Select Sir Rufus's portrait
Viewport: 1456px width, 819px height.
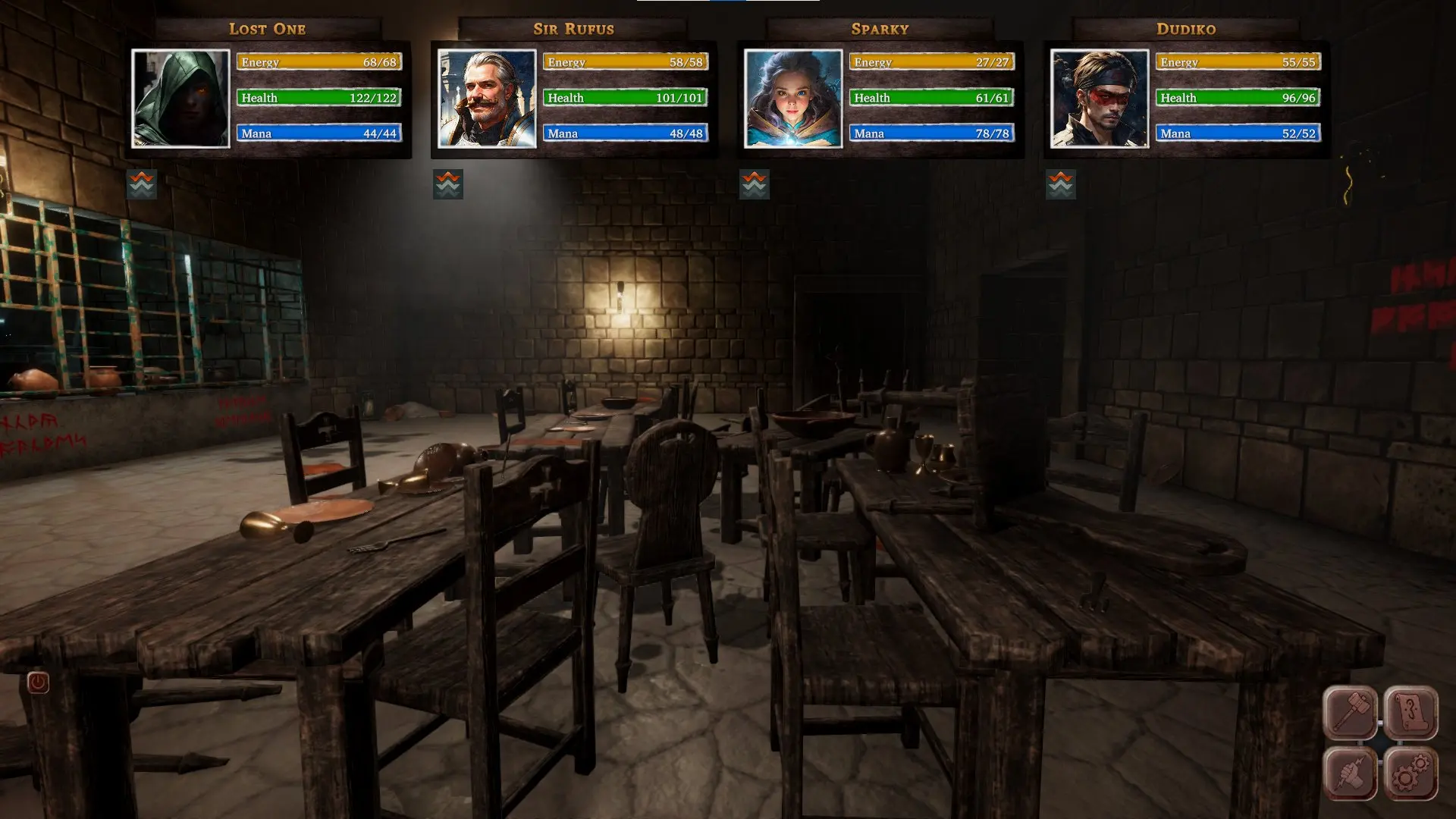click(487, 99)
